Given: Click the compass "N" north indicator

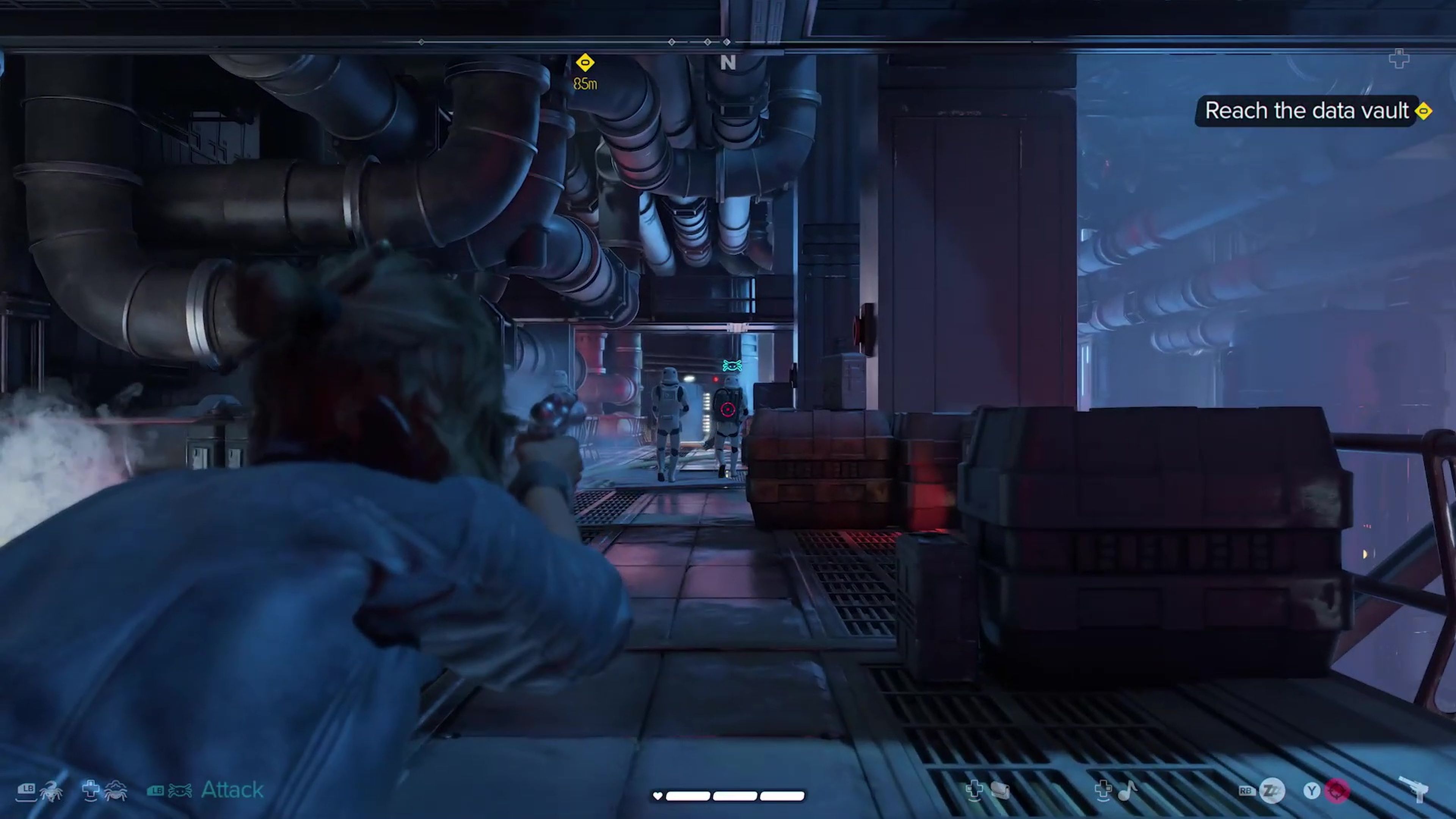Looking at the screenshot, I should [728, 63].
